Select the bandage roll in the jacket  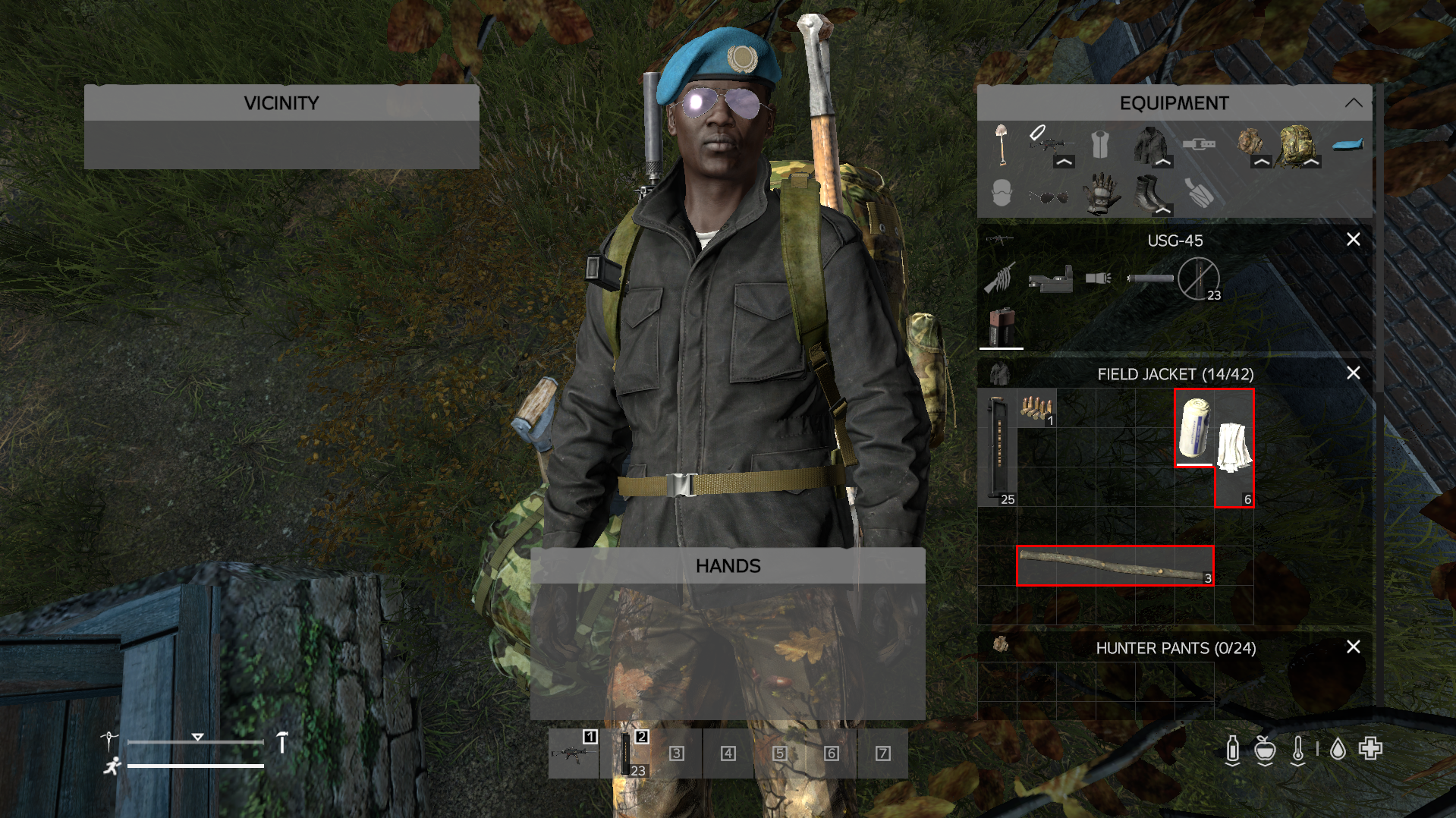[x=1194, y=427]
